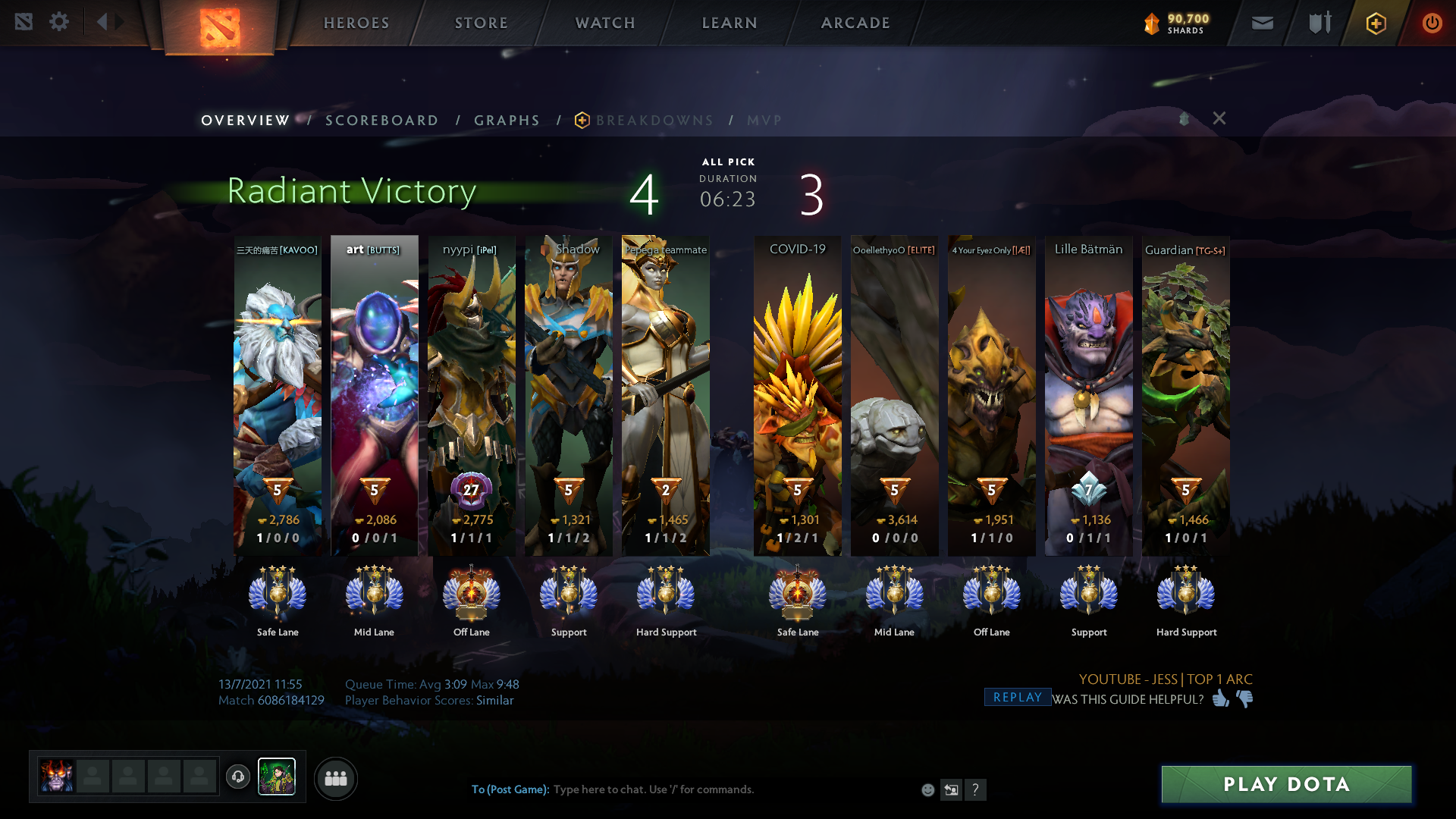
Task: Open the party members circle button
Action: point(335,779)
